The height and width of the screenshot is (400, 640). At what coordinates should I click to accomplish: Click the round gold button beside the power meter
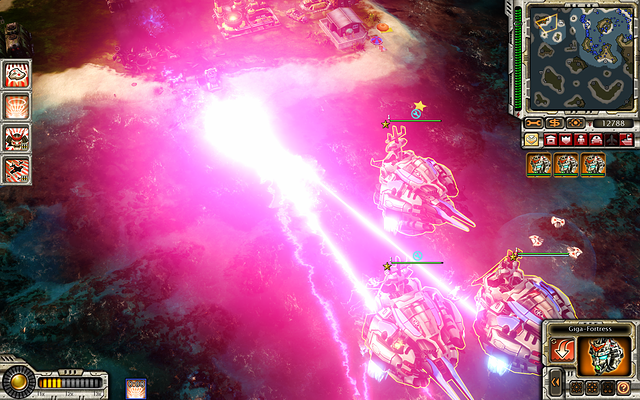17,381
